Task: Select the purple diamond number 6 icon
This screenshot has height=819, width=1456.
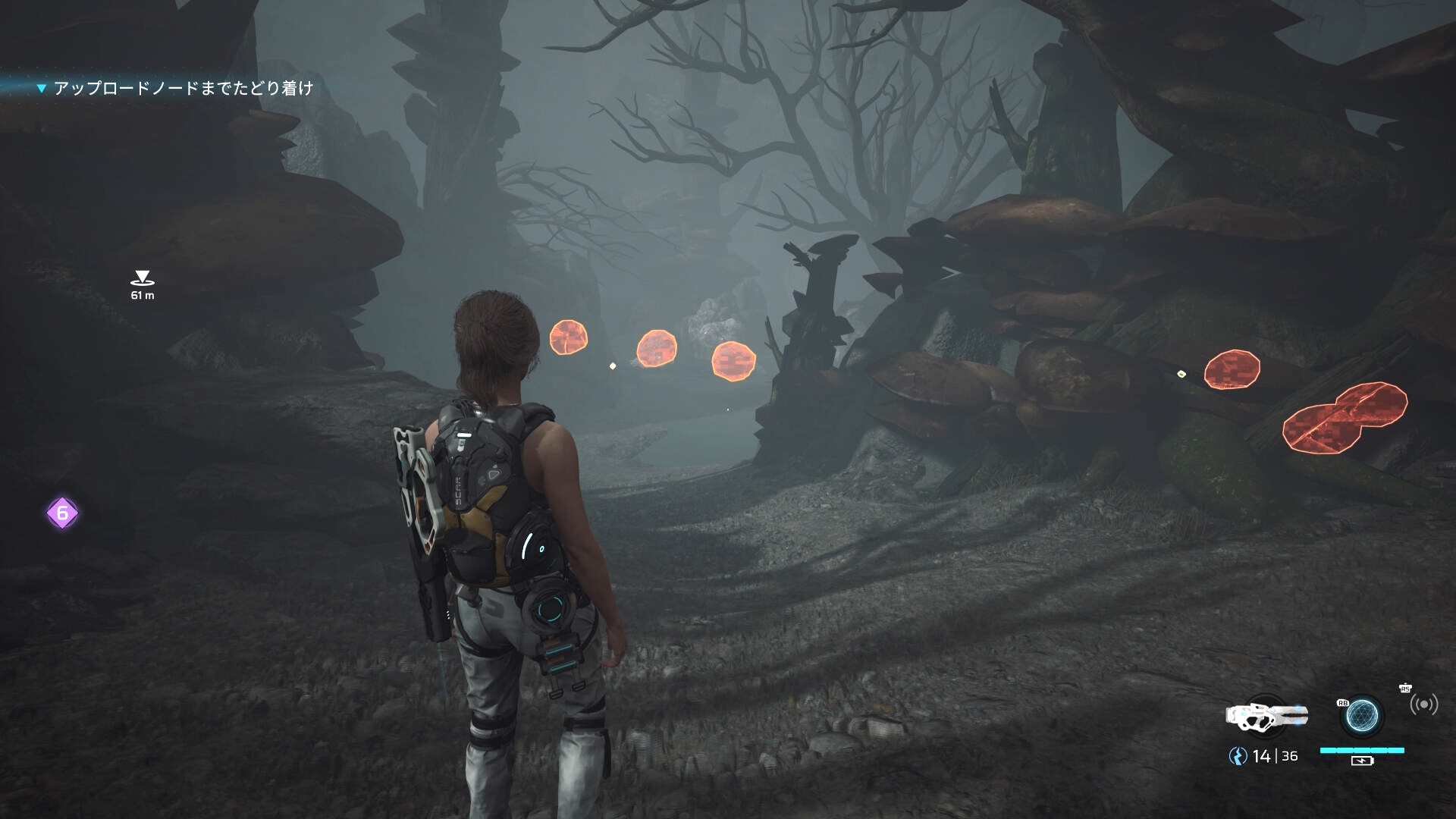Action: [x=62, y=513]
